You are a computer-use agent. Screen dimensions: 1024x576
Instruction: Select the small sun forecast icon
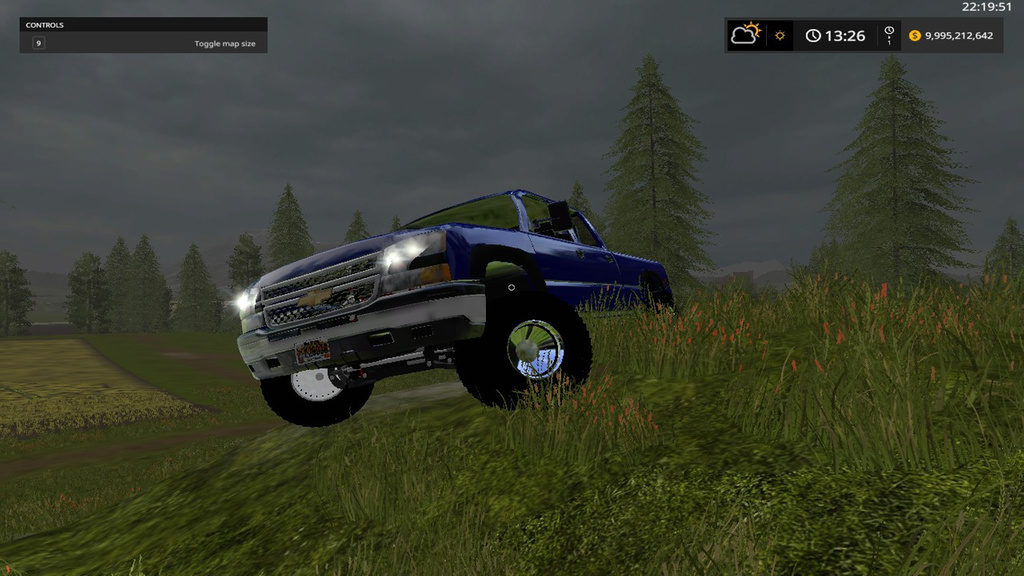pyautogui.click(x=780, y=36)
